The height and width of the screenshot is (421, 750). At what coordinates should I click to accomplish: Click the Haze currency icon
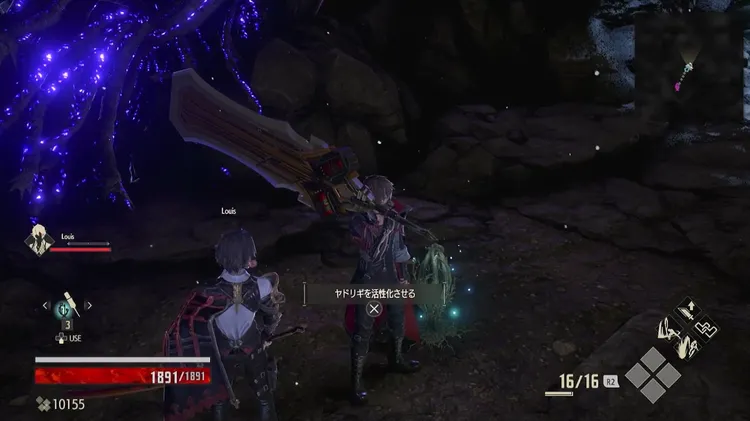(x=42, y=404)
